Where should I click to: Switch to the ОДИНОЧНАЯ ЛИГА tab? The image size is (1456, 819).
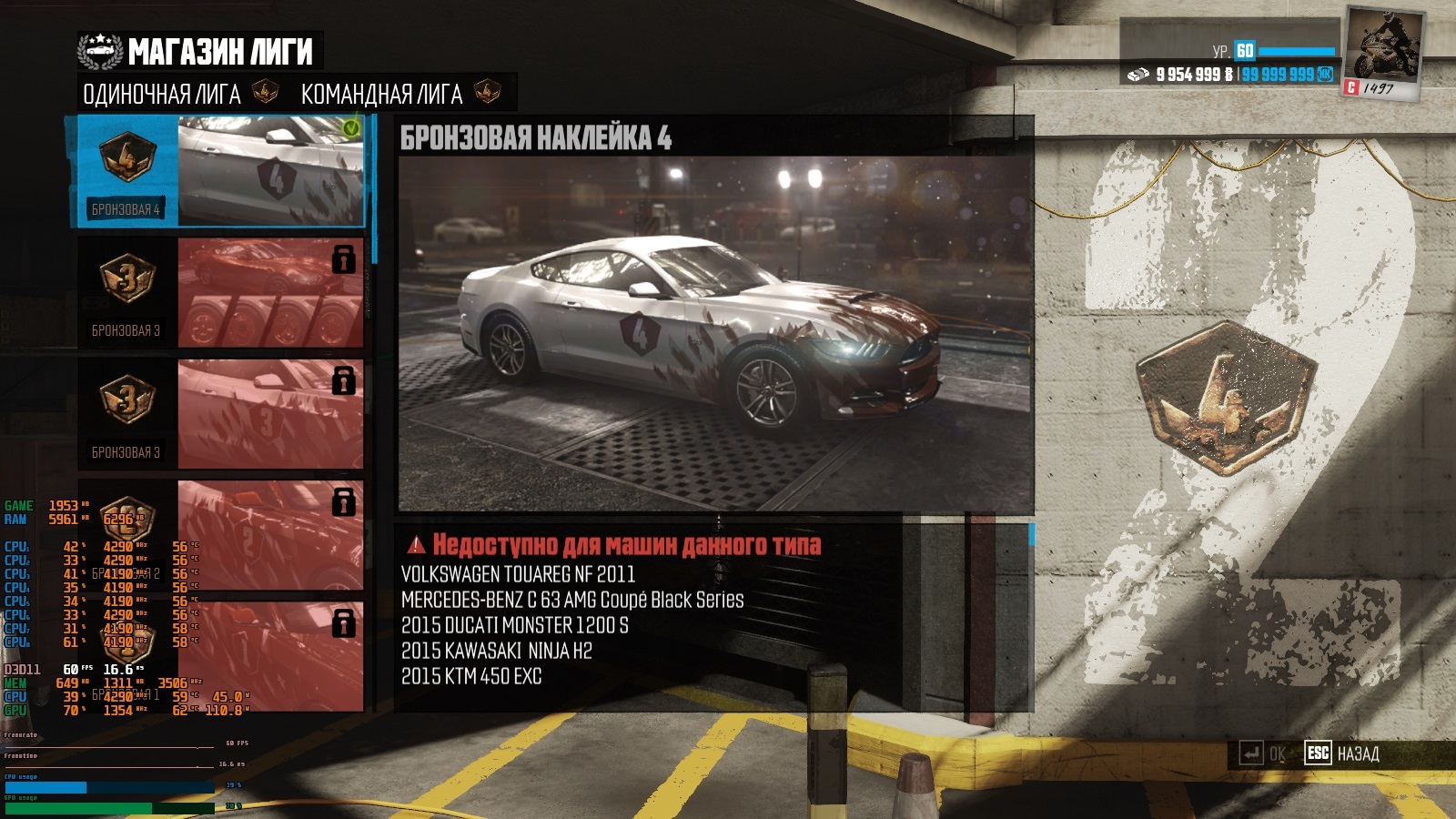coord(162,94)
